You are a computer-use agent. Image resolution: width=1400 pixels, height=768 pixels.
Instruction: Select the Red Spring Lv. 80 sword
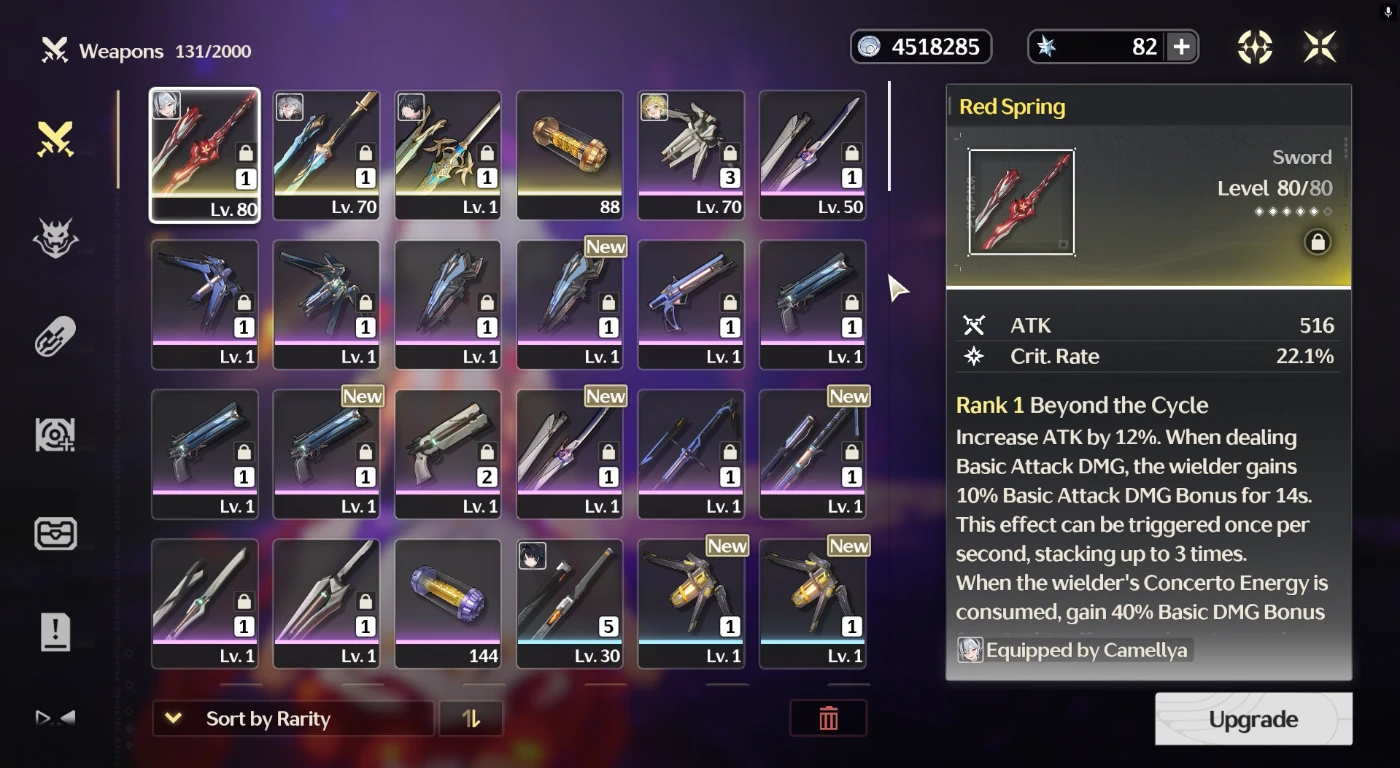click(x=205, y=155)
